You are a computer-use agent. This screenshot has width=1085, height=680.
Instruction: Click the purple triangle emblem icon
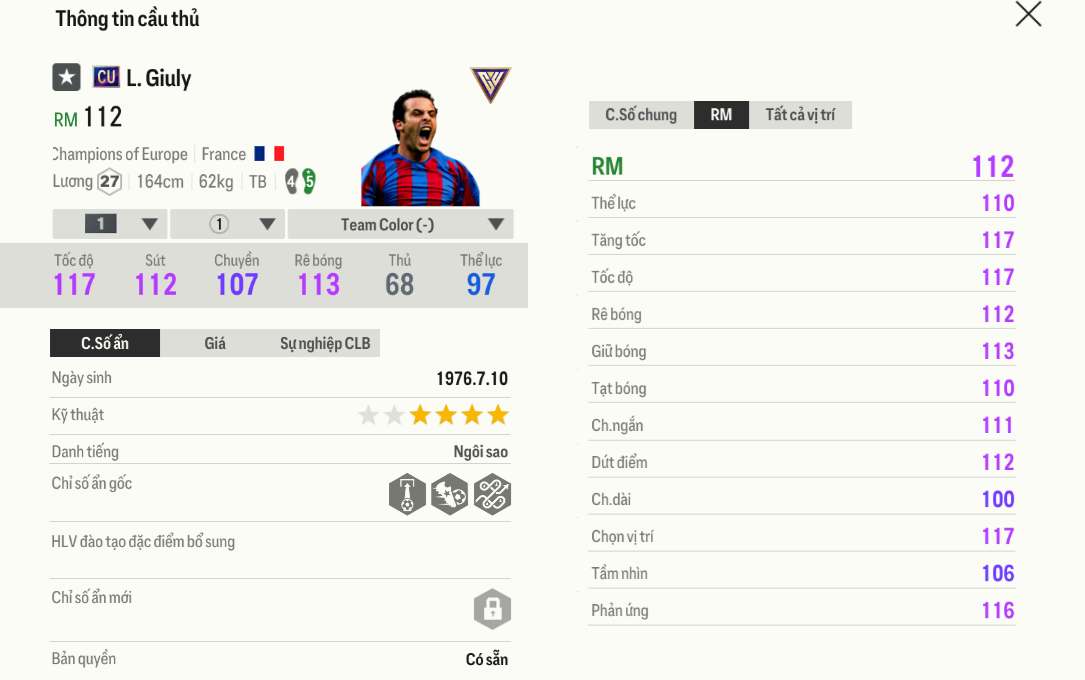pos(490,85)
